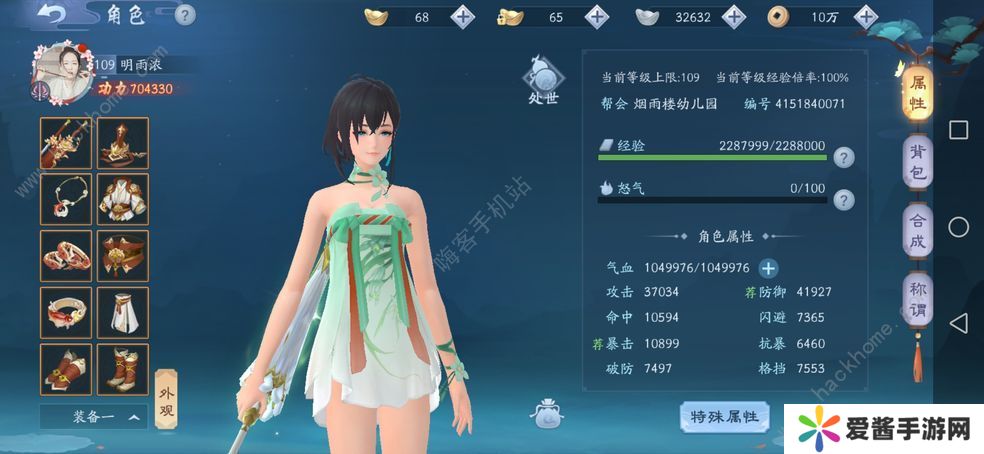Screen dimensions: 984x454
Task: Open the help question mark beside 角色
Action: (184, 15)
